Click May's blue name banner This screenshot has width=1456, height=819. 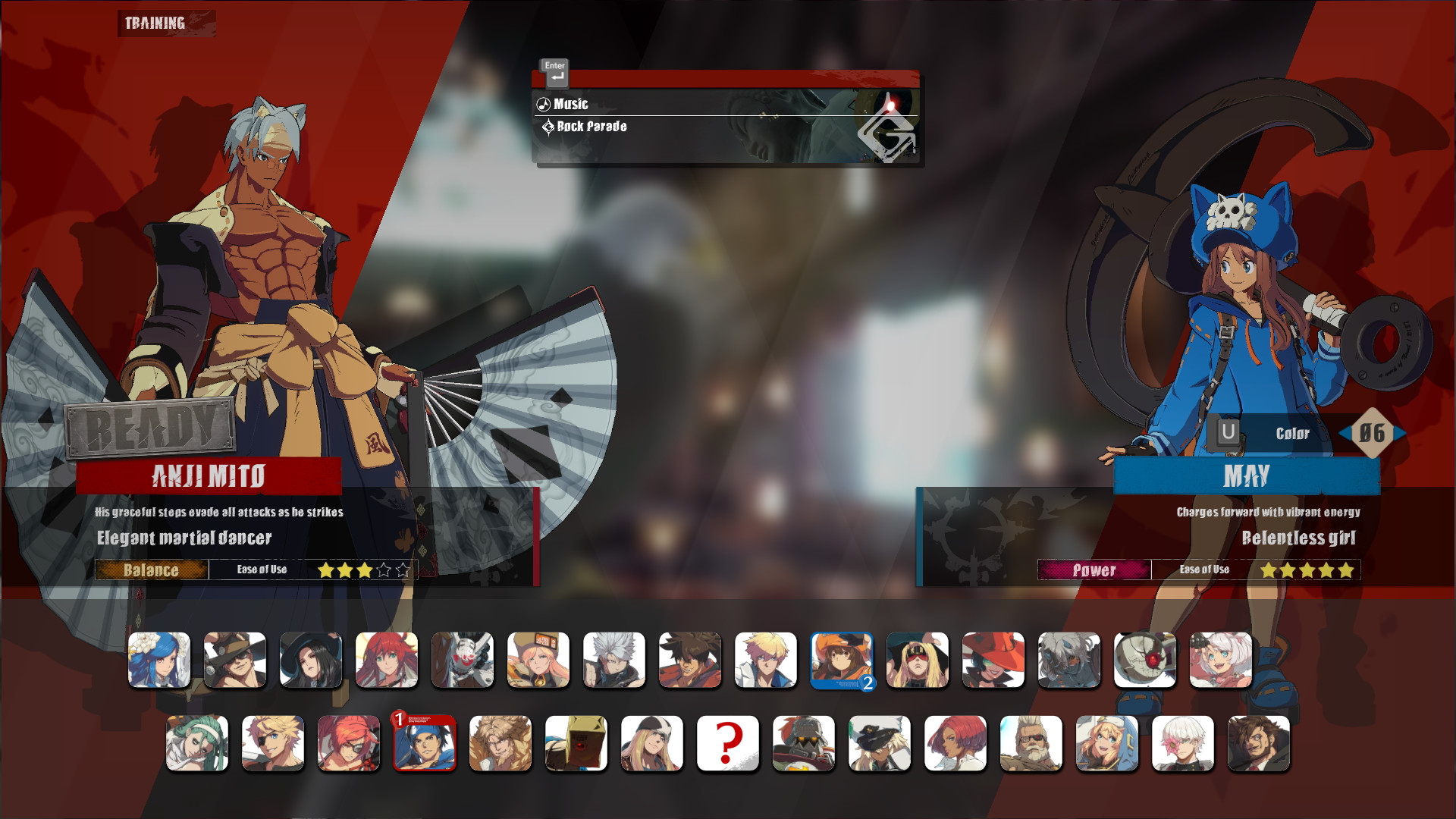[x=1246, y=476]
